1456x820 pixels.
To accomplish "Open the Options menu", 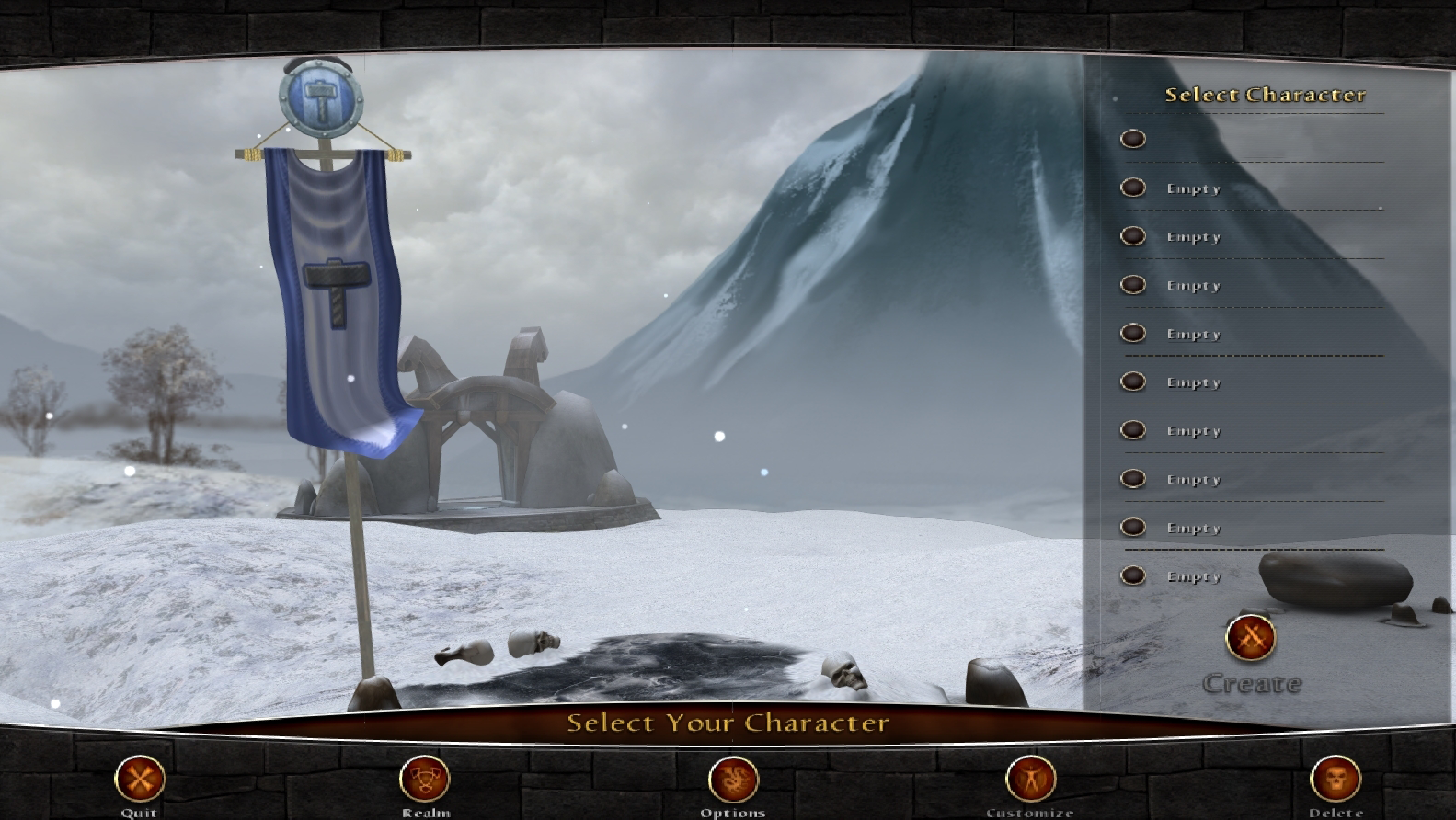I will click(x=733, y=780).
